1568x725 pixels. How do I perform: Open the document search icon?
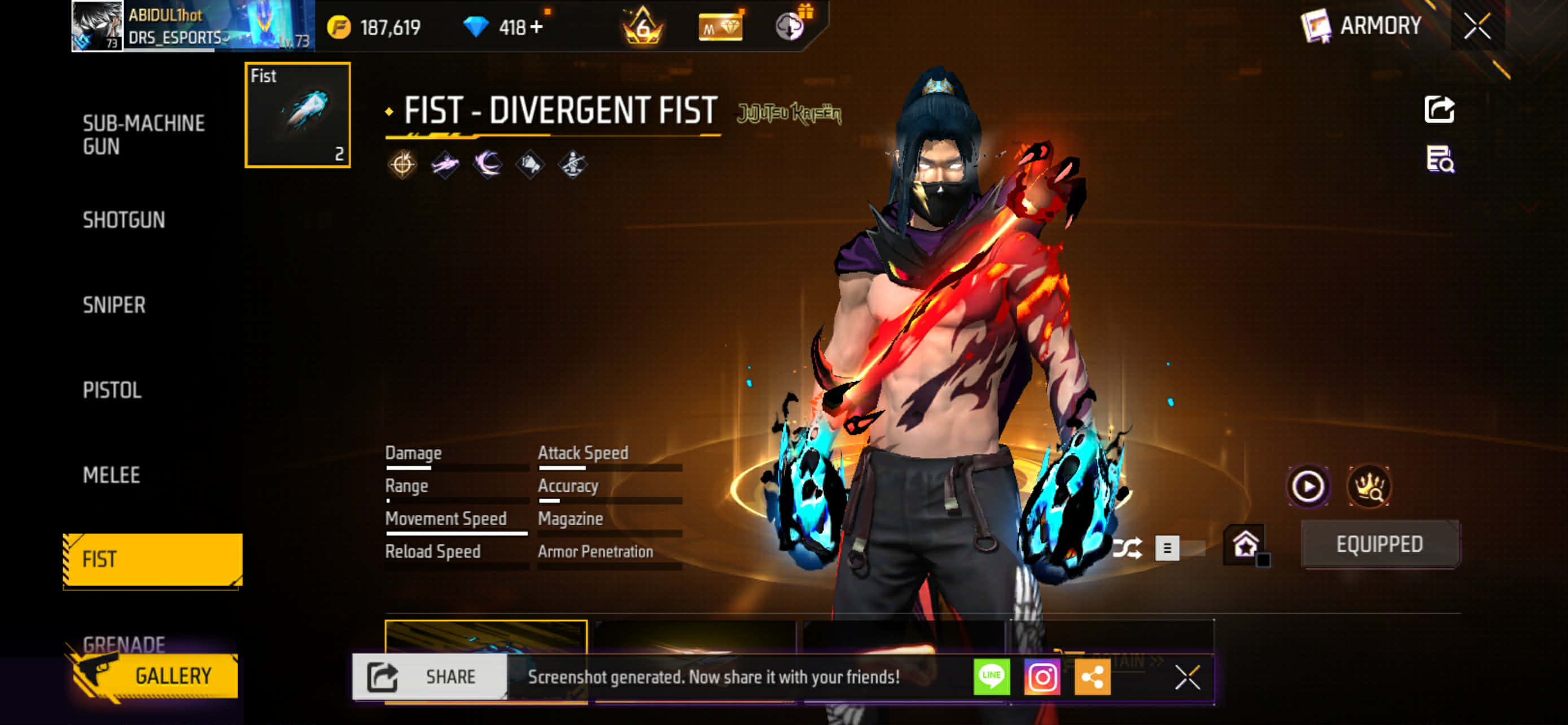1439,159
